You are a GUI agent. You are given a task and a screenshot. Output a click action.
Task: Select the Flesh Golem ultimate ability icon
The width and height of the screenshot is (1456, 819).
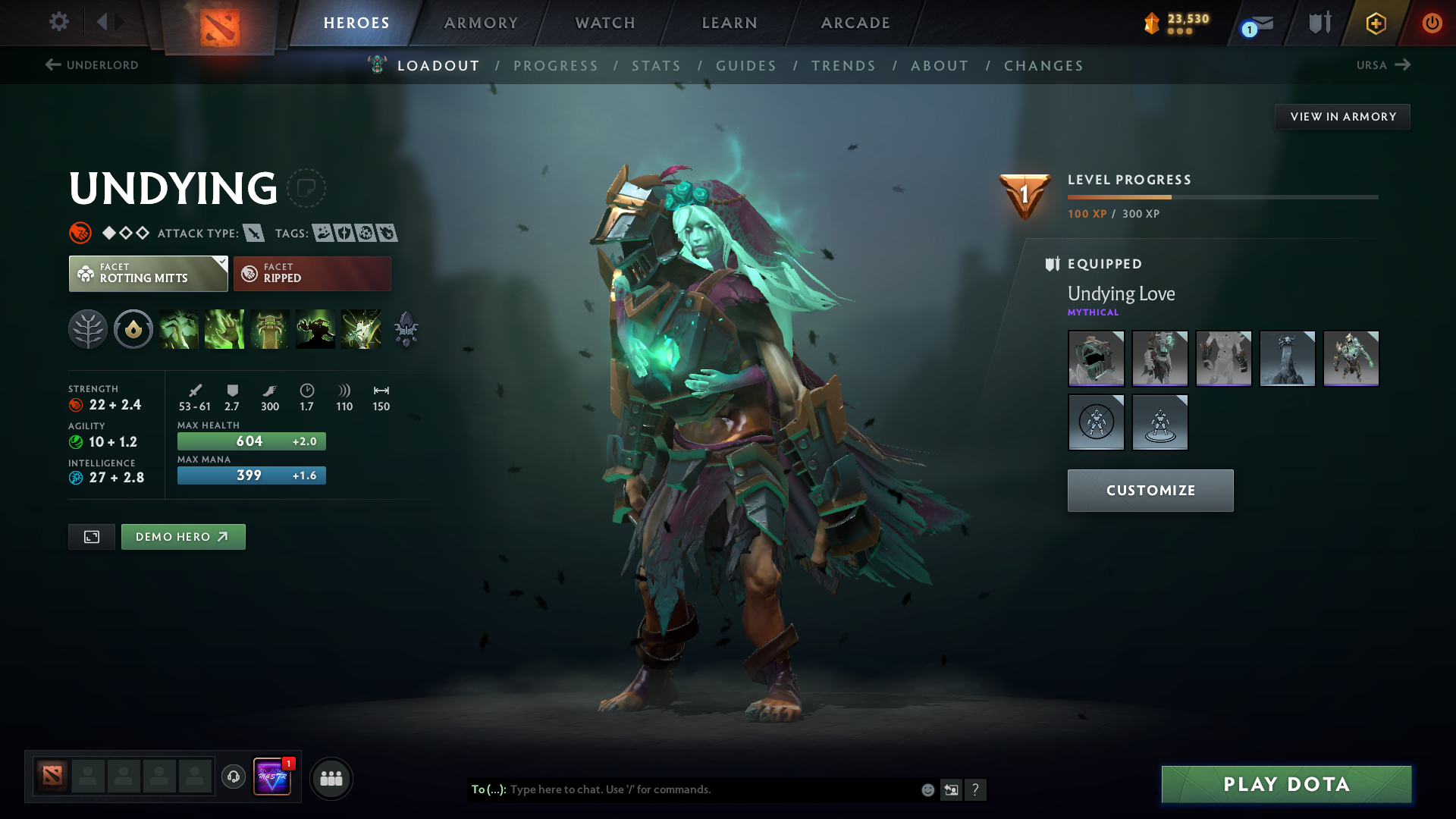[315, 329]
